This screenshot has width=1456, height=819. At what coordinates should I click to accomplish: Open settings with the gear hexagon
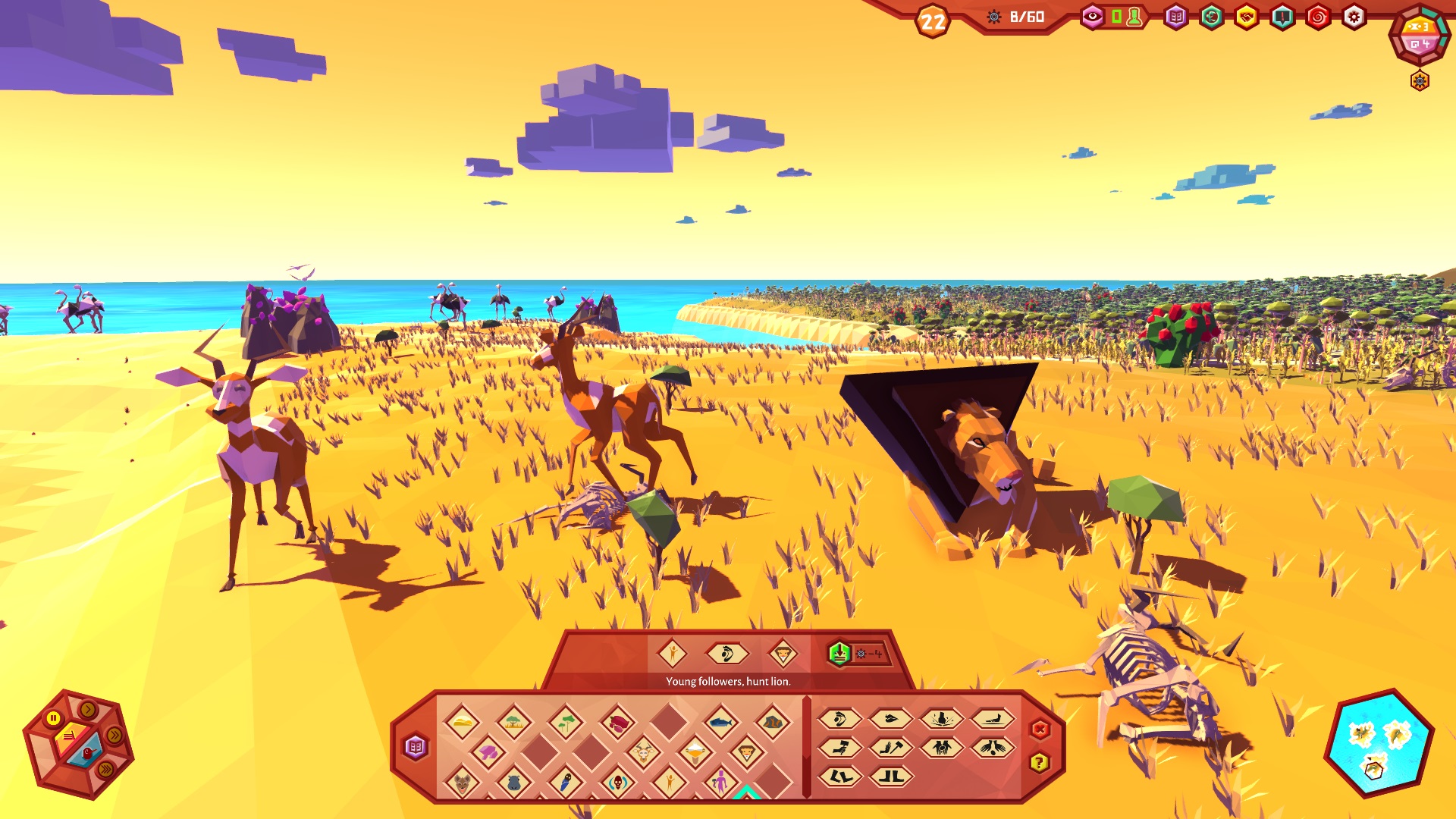(x=1354, y=17)
